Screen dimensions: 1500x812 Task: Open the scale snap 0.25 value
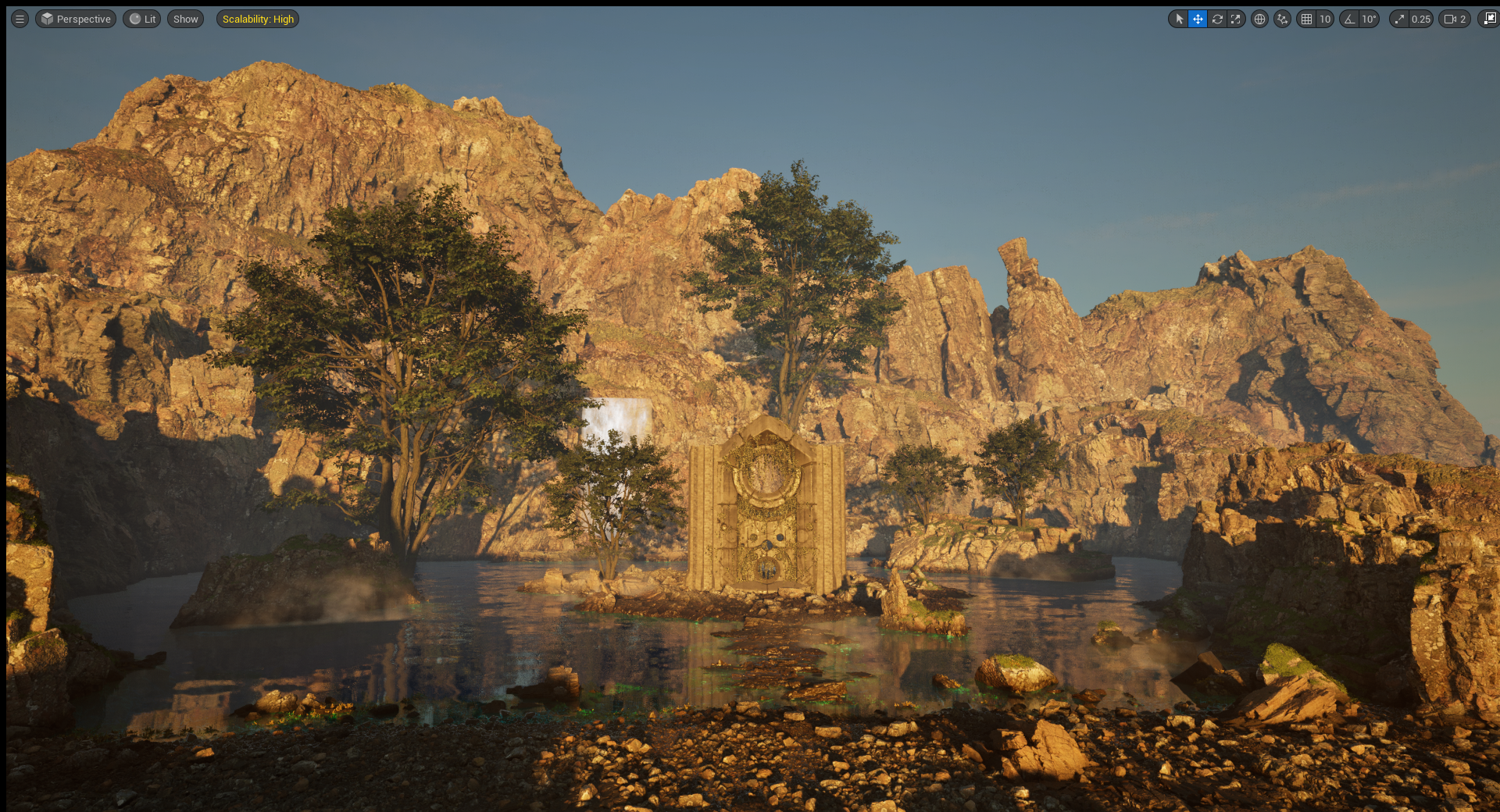1420,19
